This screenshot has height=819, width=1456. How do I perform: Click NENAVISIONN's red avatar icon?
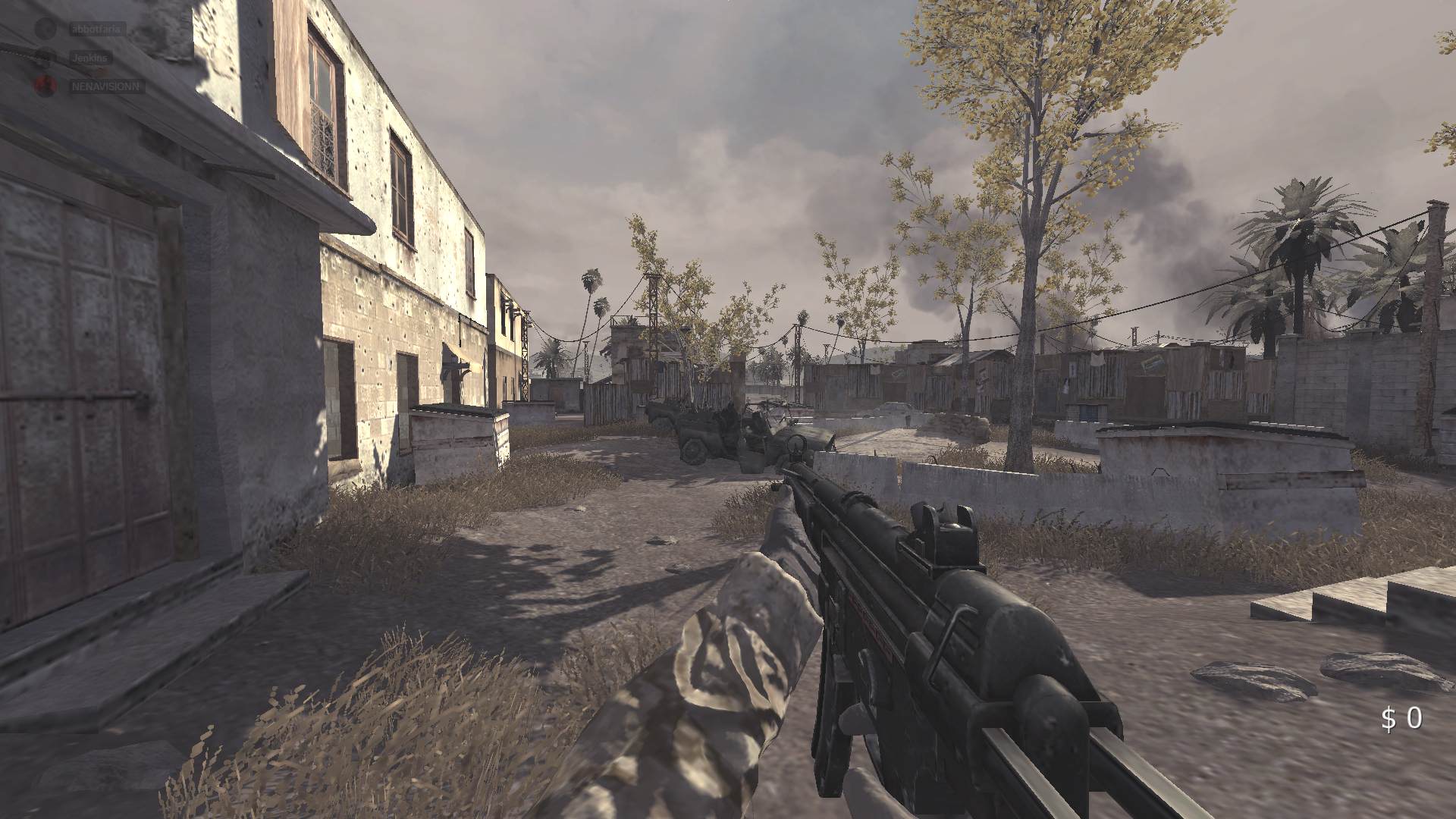(47, 85)
